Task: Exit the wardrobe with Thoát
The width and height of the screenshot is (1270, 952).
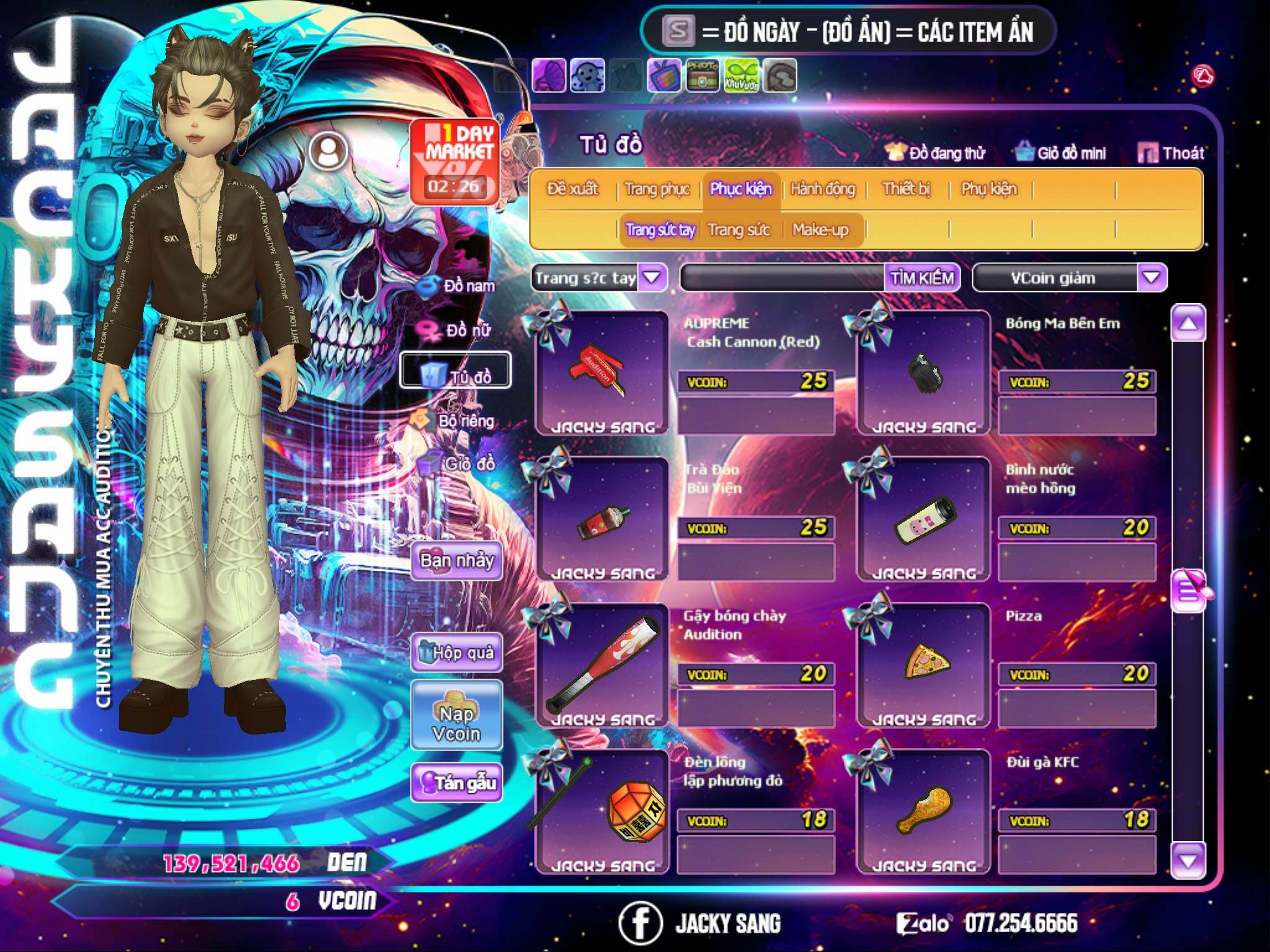Action: tap(1172, 153)
